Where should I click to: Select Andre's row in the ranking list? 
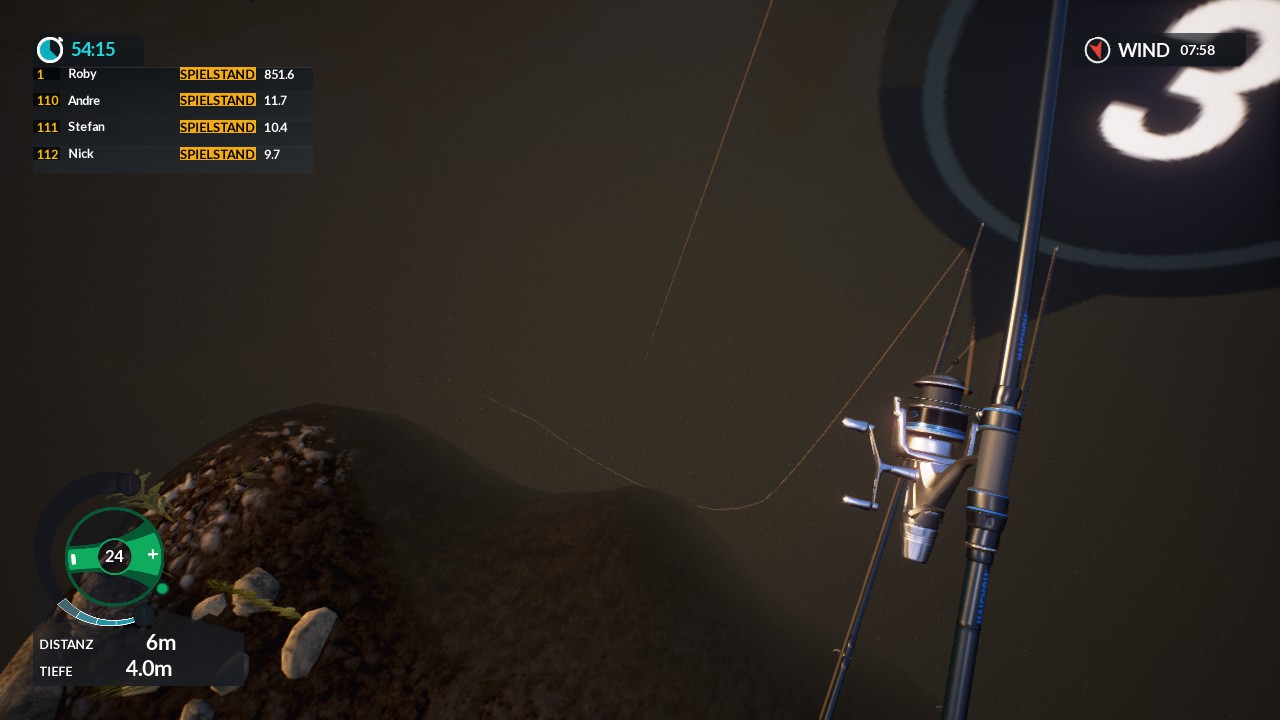(172, 101)
